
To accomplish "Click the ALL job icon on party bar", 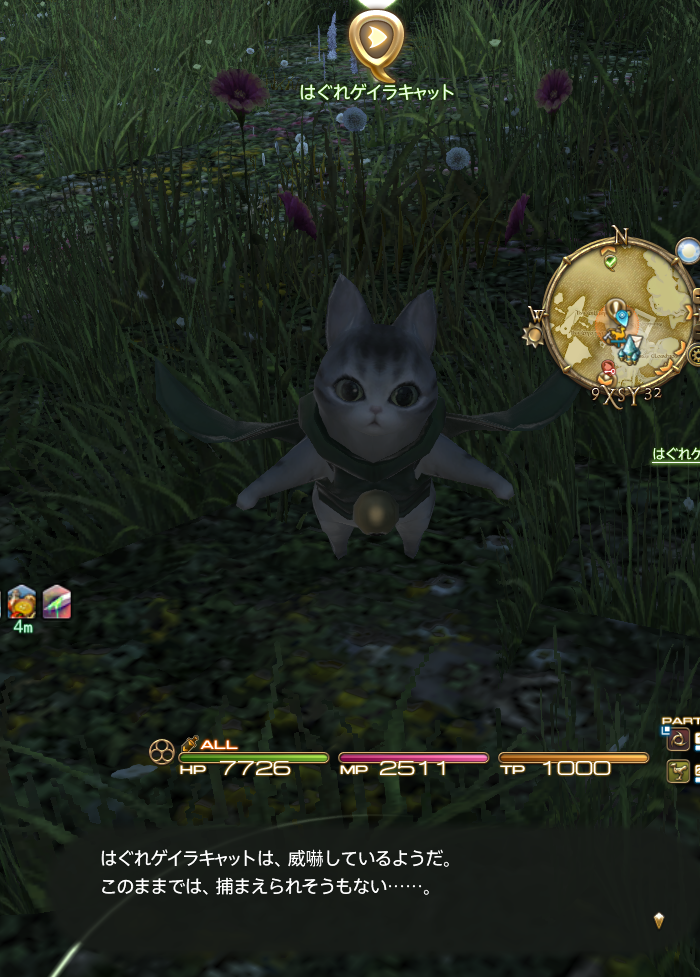I will pos(189,744).
